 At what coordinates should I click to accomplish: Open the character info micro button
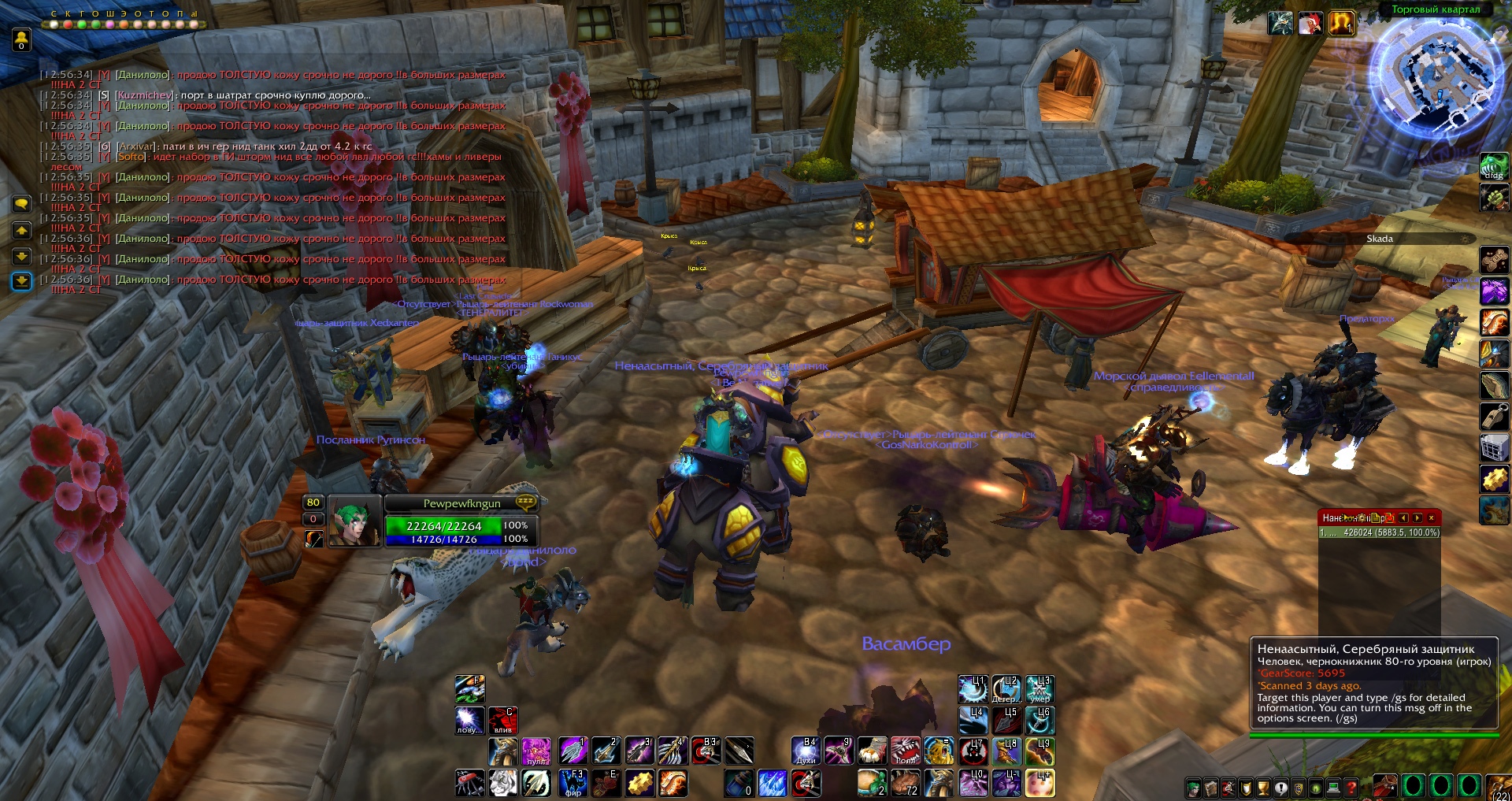click(1194, 788)
